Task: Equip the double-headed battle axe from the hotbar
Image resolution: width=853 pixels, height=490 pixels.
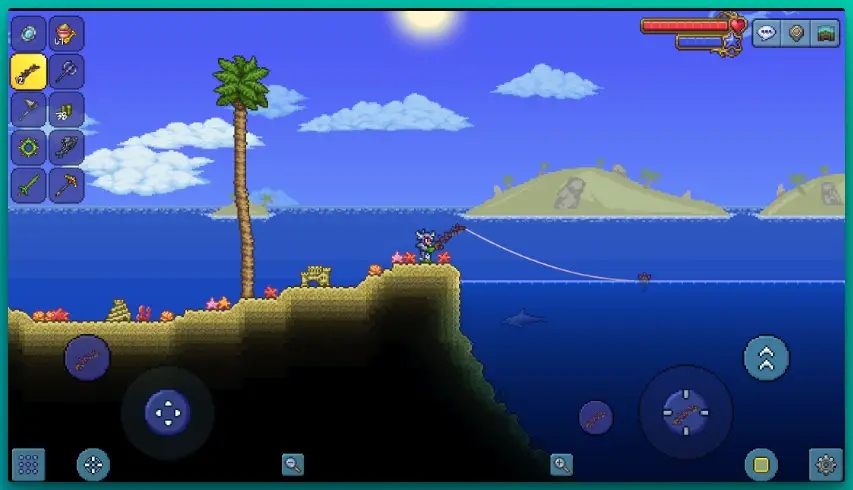Action: [67, 72]
